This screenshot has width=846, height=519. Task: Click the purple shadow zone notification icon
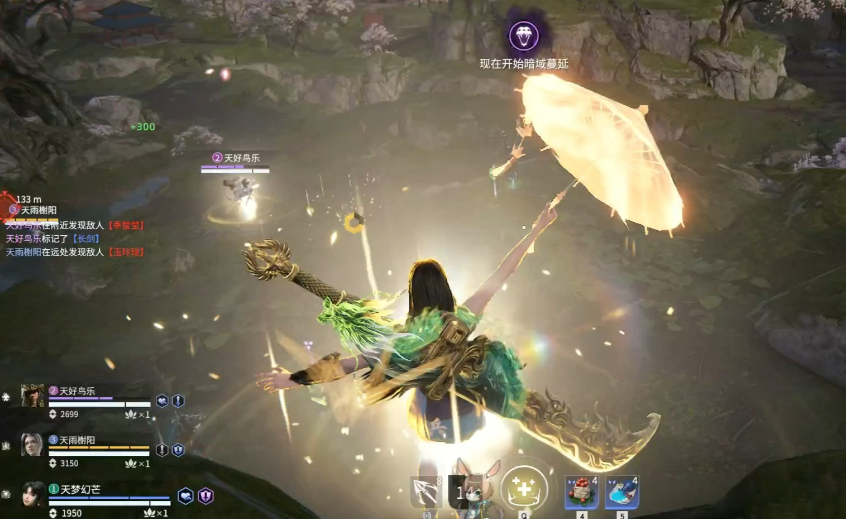(523, 37)
